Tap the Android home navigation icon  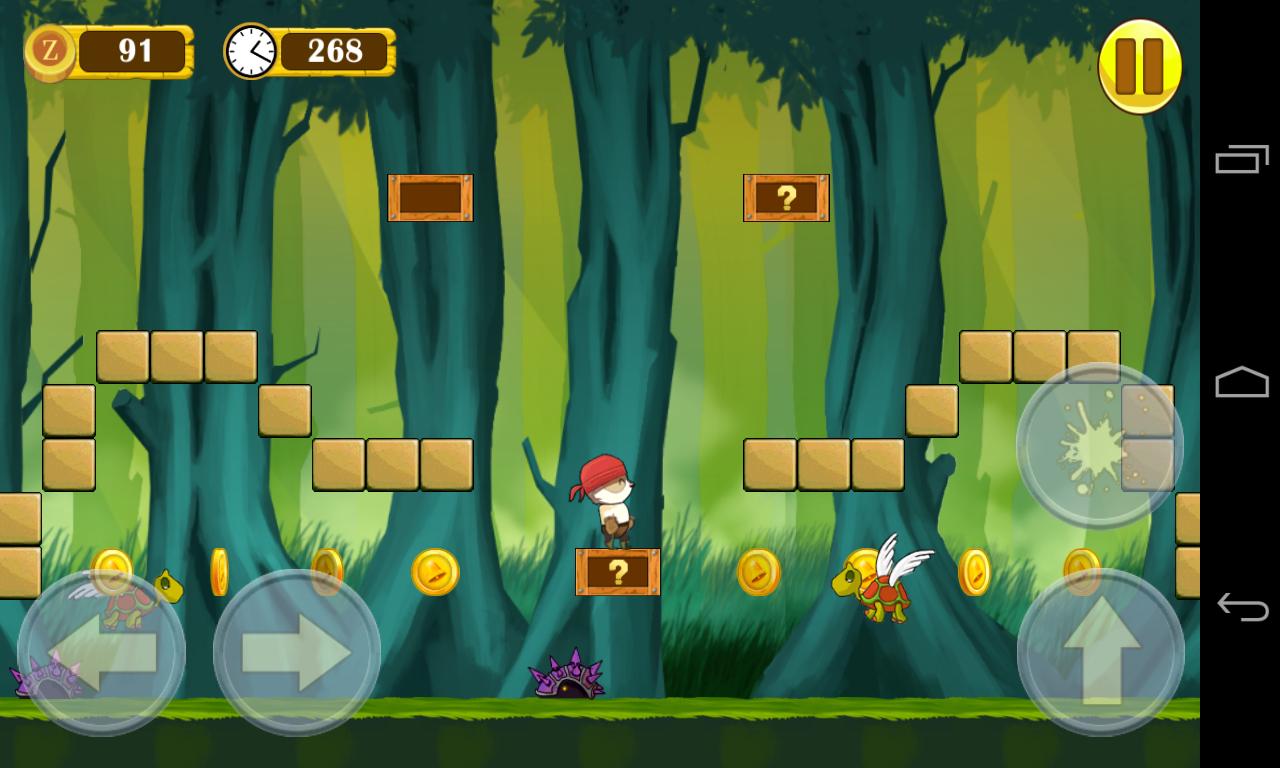[x=1240, y=383]
